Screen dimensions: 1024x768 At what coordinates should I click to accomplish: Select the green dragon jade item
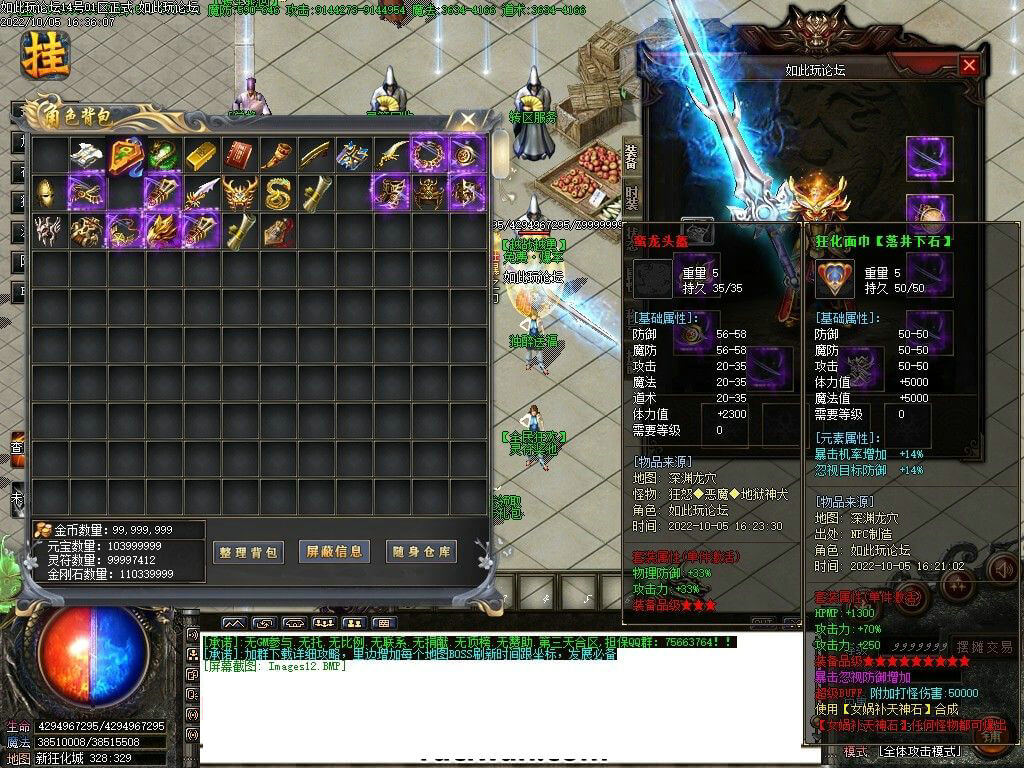162,154
